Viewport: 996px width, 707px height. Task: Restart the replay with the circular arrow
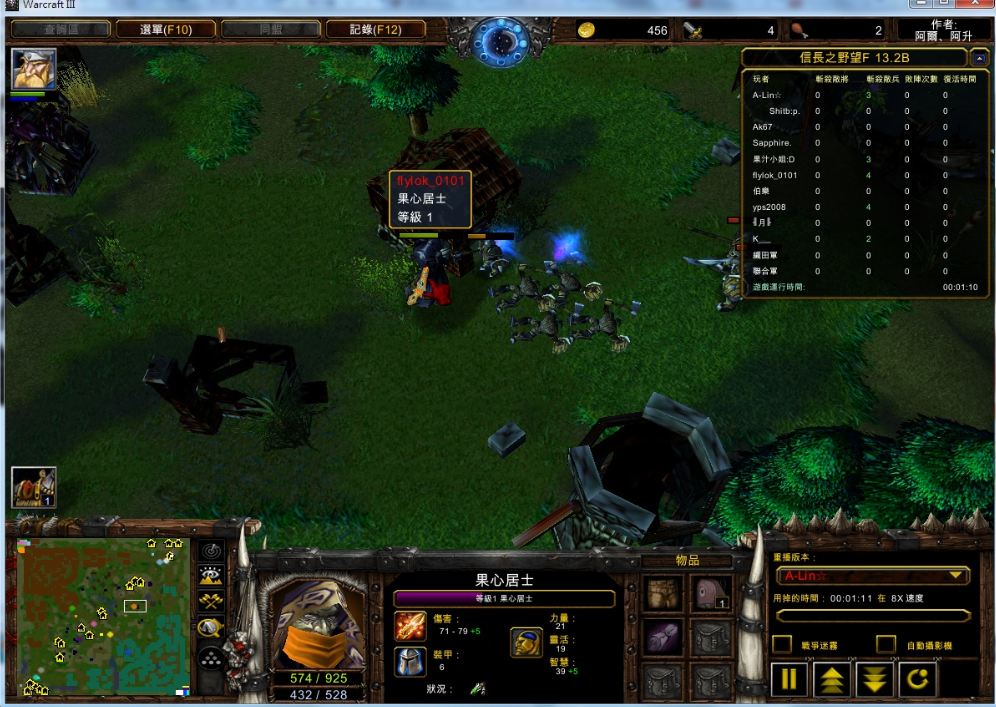pyautogui.click(x=919, y=681)
